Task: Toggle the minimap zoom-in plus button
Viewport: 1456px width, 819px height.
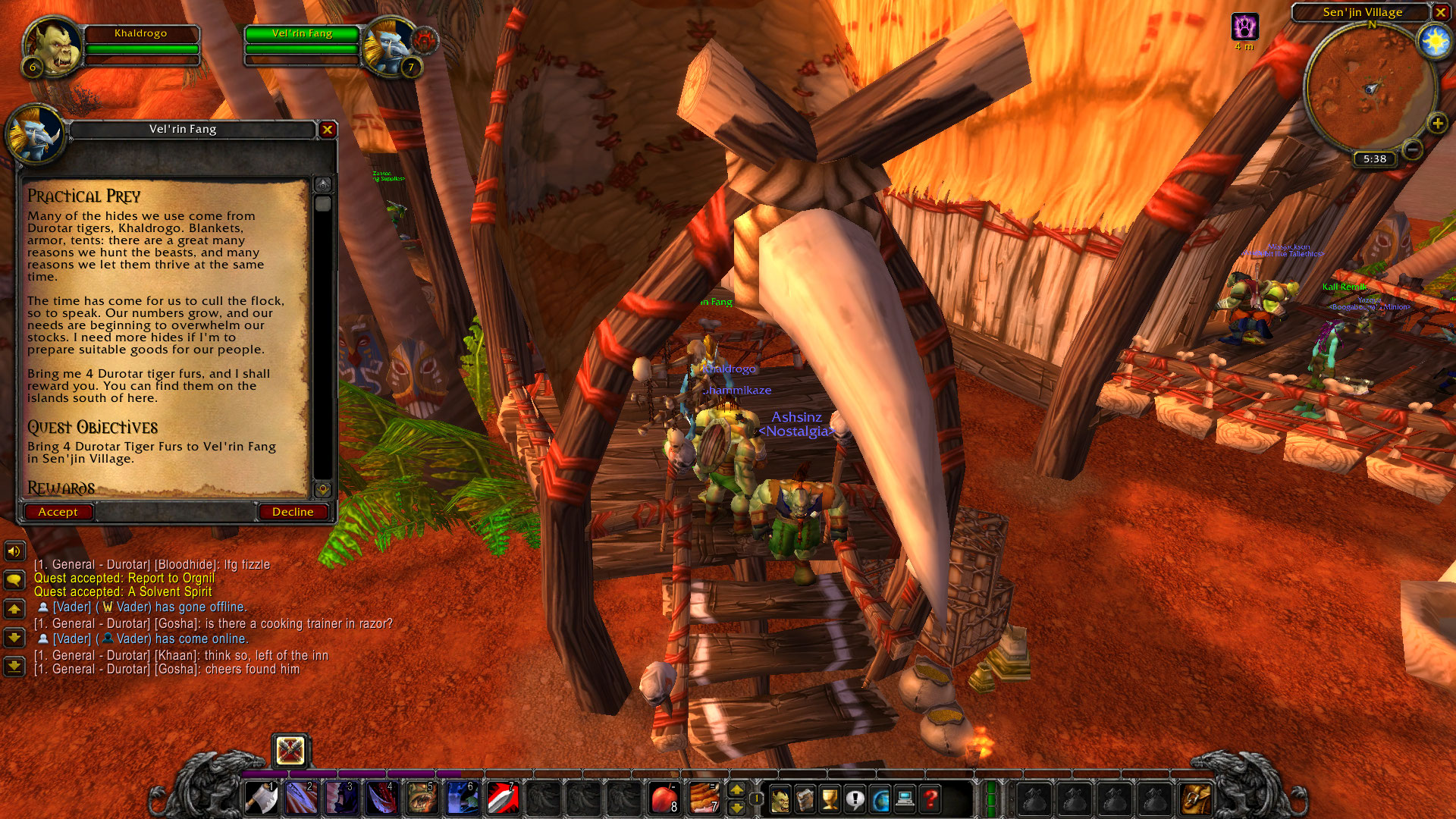Action: (x=1437, y=121)
